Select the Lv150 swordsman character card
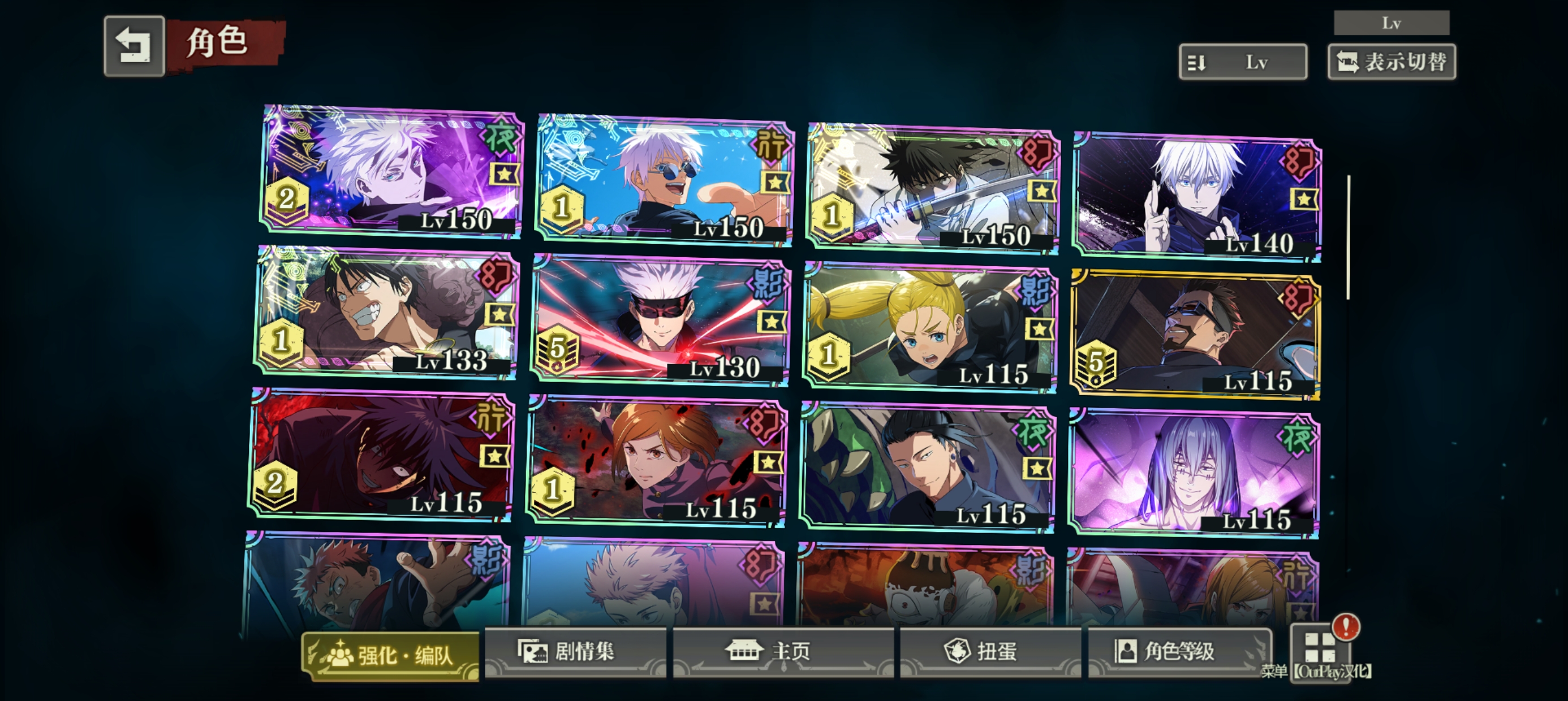 933,189
